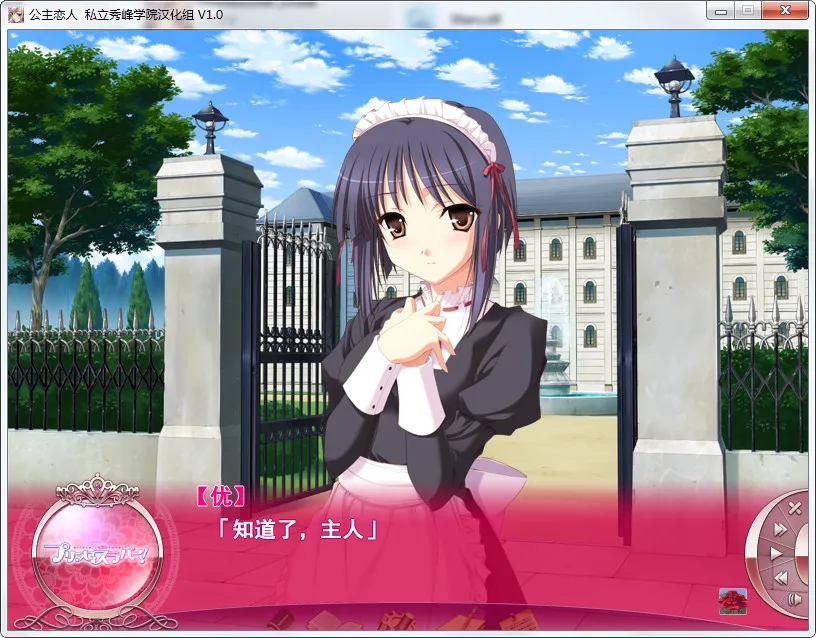This screenshot has width=816, height=638.
Task: Hide the dialogue box with the X button
Action: [795, 508]
